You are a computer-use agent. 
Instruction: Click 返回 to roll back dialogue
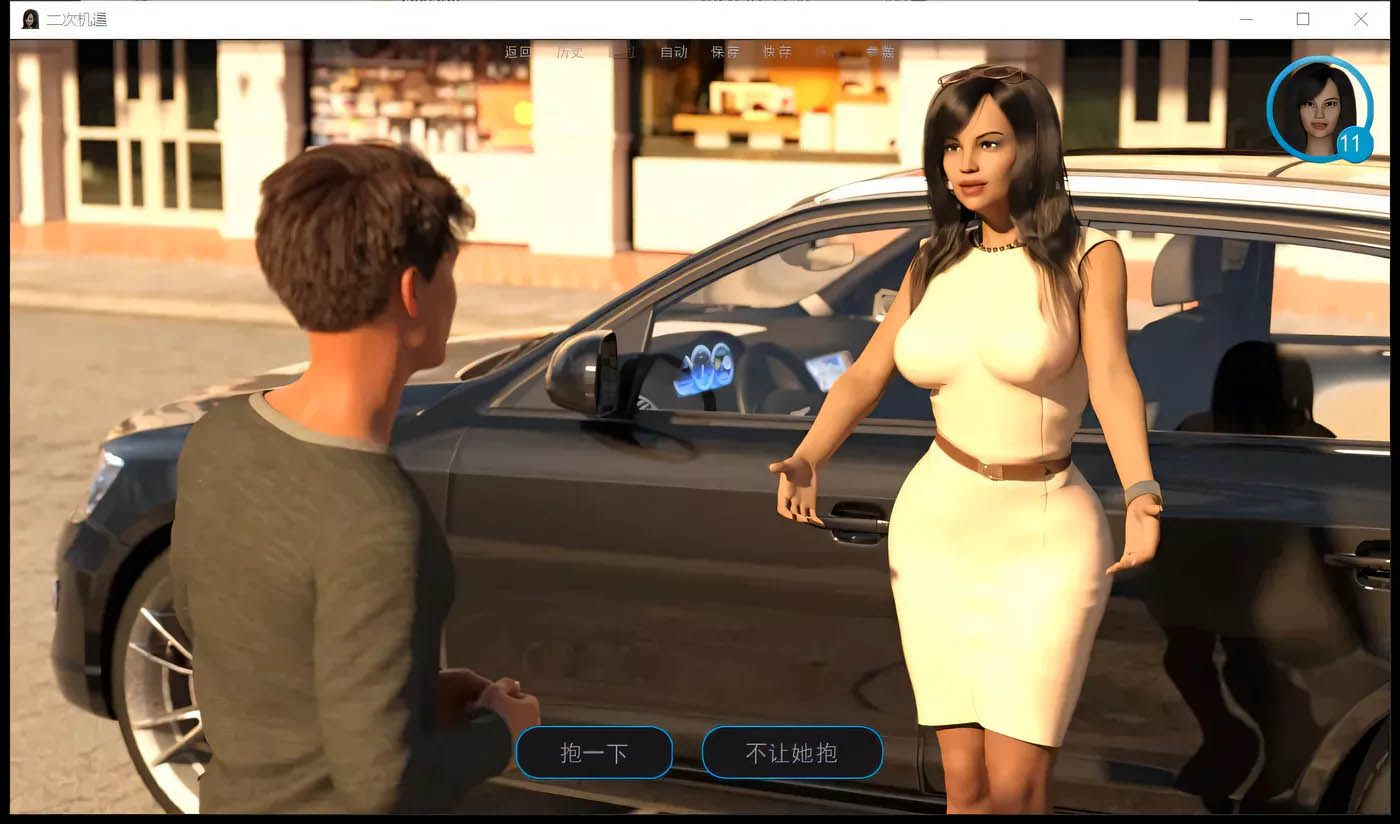(518, 52)
